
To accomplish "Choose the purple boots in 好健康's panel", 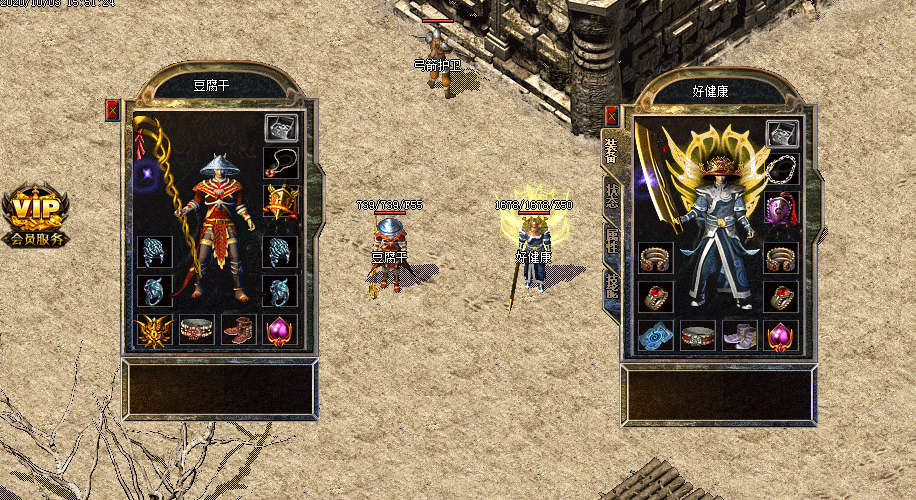I will (x=740, y=335).
